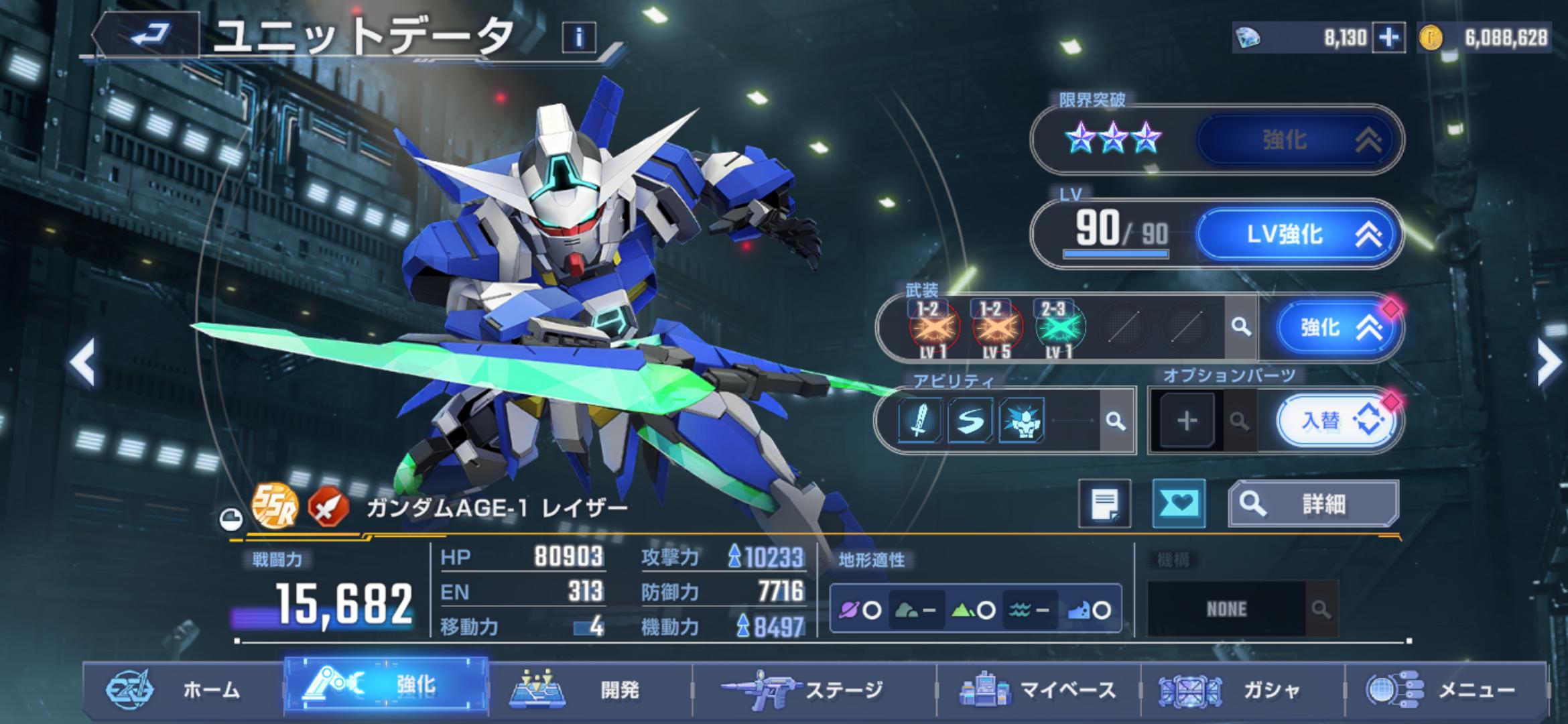The image size is (1568, 724).
Task: Open the info icon beside ユニットデータ
Action: [579, 38]
